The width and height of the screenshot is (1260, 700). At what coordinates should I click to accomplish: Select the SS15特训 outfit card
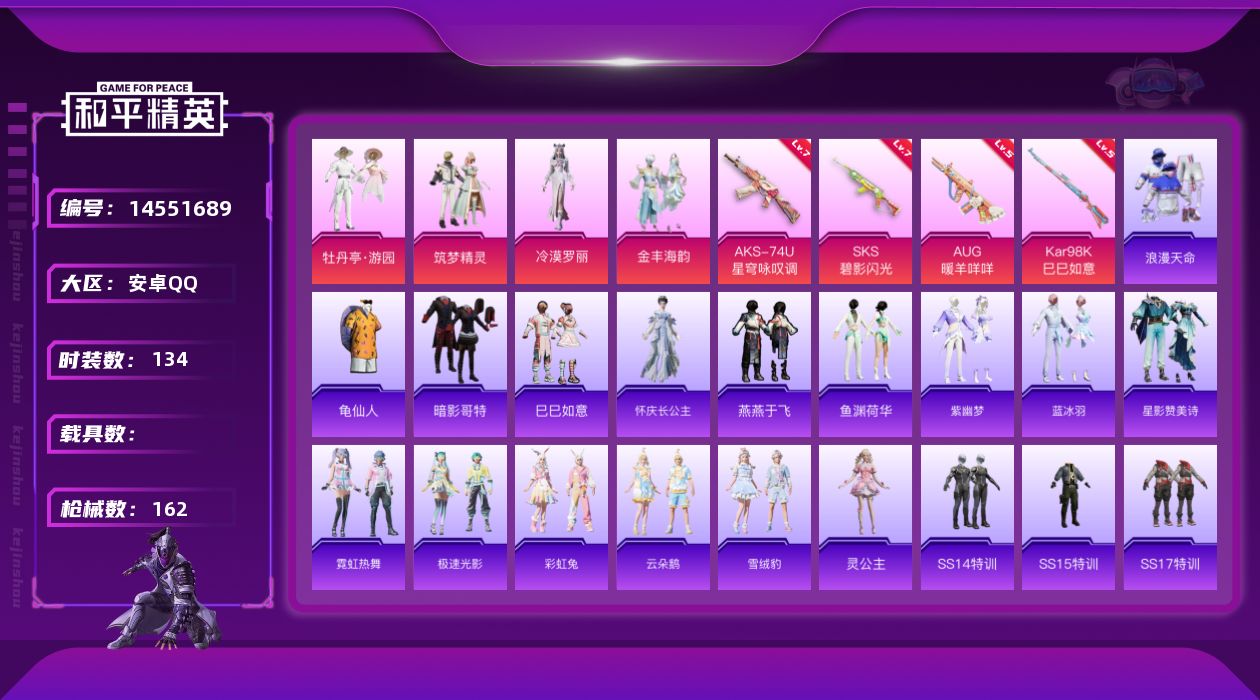tap(1068, 517)
